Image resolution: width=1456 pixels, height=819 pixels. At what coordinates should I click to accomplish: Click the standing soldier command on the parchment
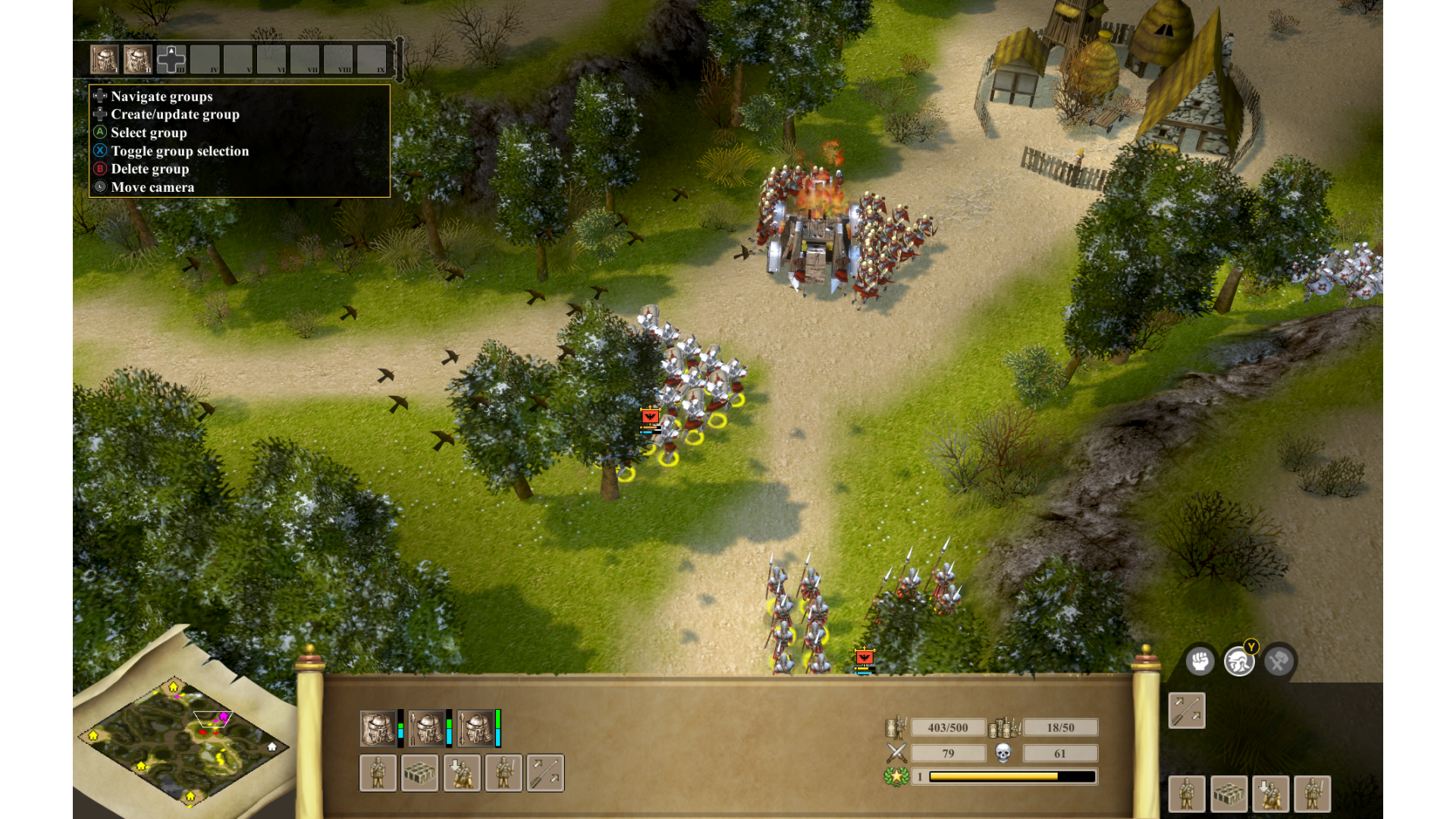pos(378,773)
